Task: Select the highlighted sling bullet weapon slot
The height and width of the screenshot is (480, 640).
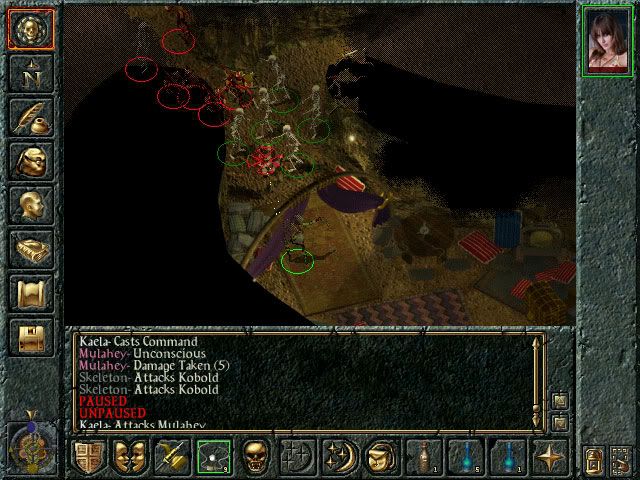Action: tap(213, 456)
